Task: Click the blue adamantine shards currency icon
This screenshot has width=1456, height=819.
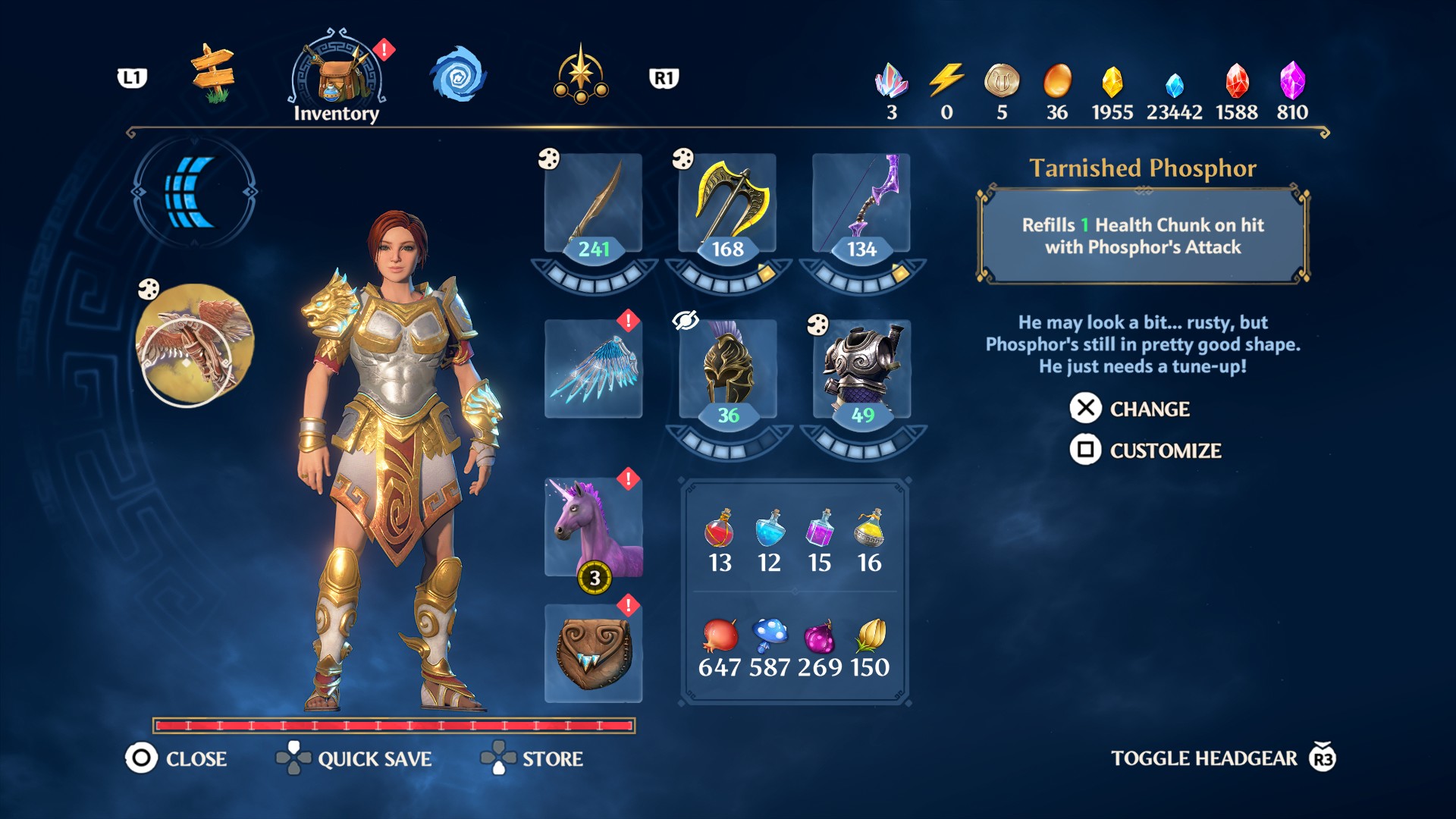Action: pos(1169,83)
